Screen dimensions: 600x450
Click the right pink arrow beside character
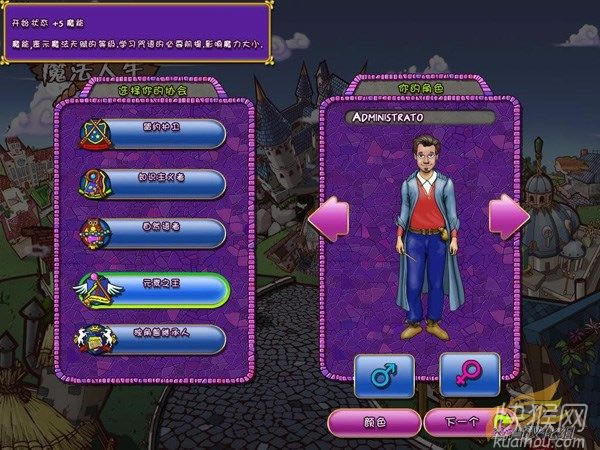(x=509, y=217)
